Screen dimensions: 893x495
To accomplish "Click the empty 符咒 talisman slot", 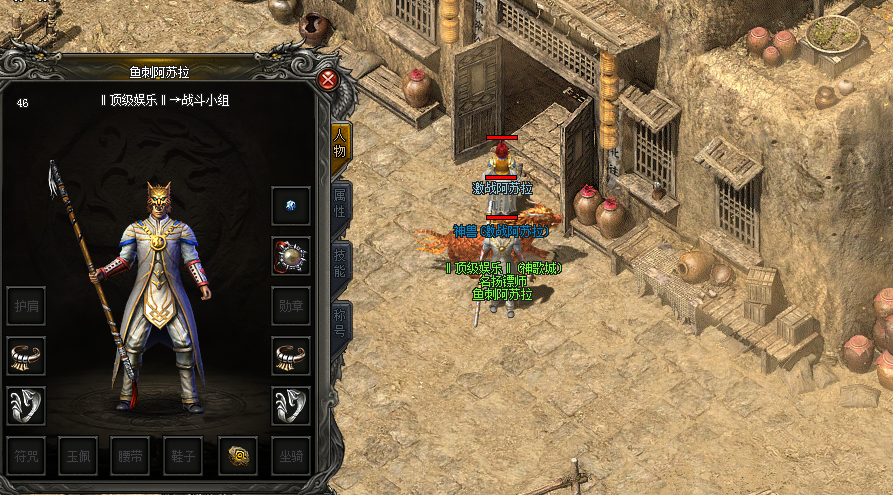I will point(26,456).
